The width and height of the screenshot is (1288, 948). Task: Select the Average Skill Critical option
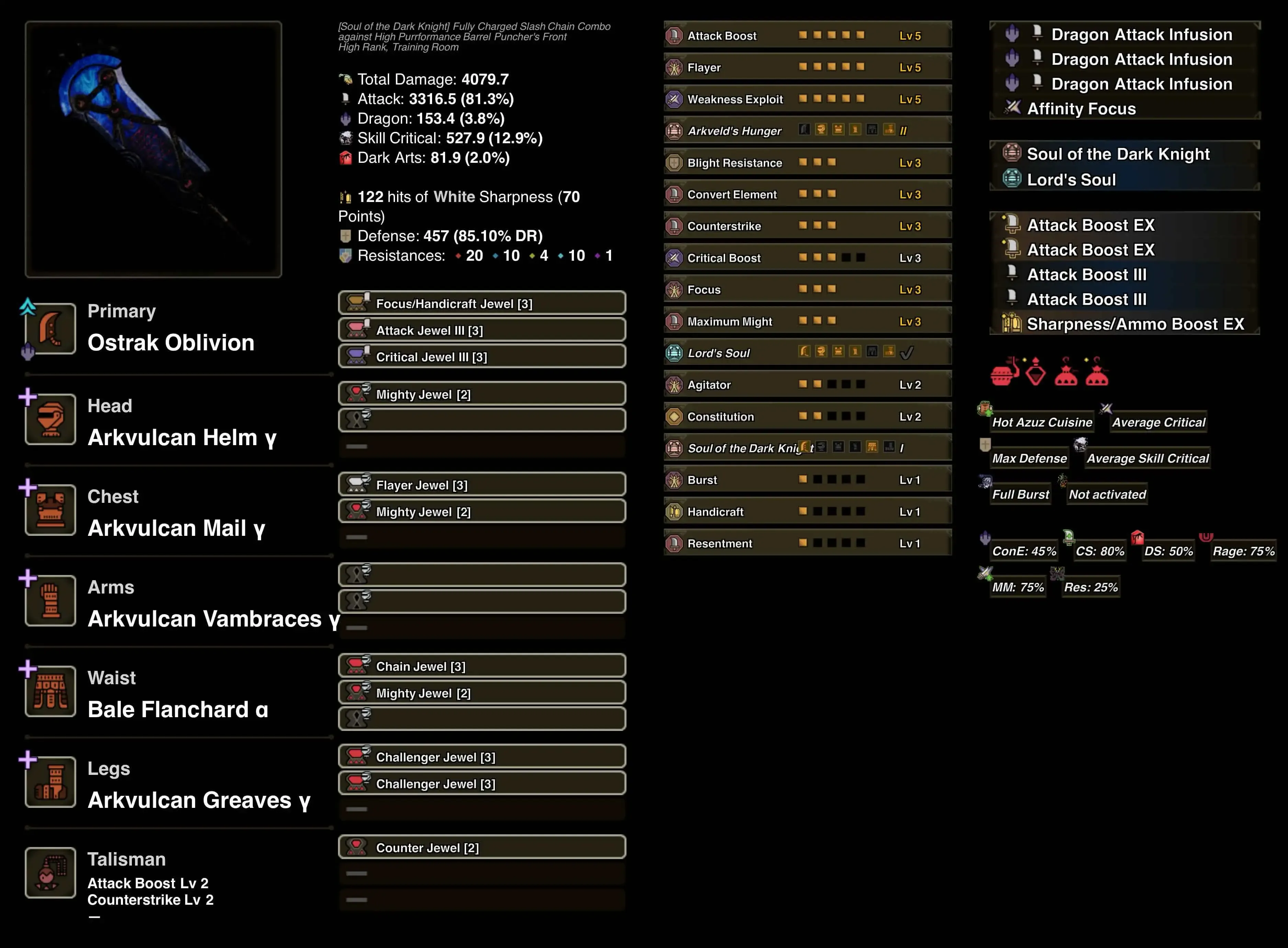click(x=1147, y=458)
